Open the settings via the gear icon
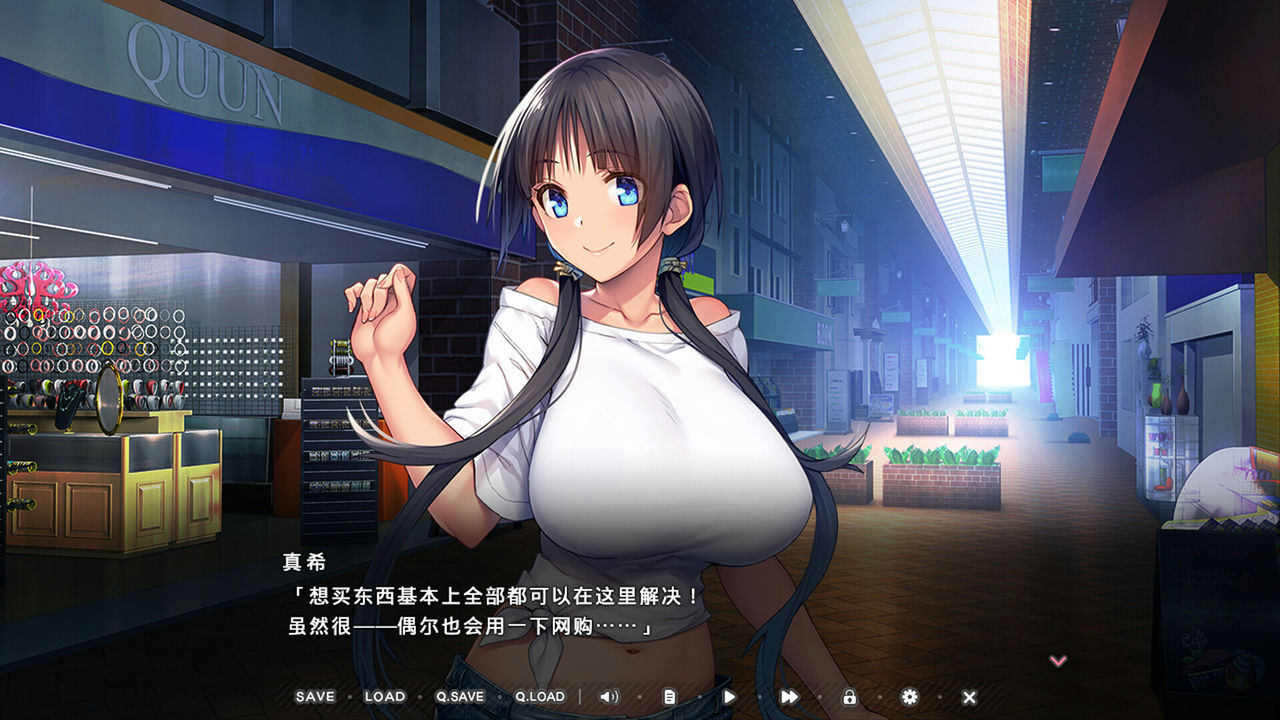 [908, 695]
